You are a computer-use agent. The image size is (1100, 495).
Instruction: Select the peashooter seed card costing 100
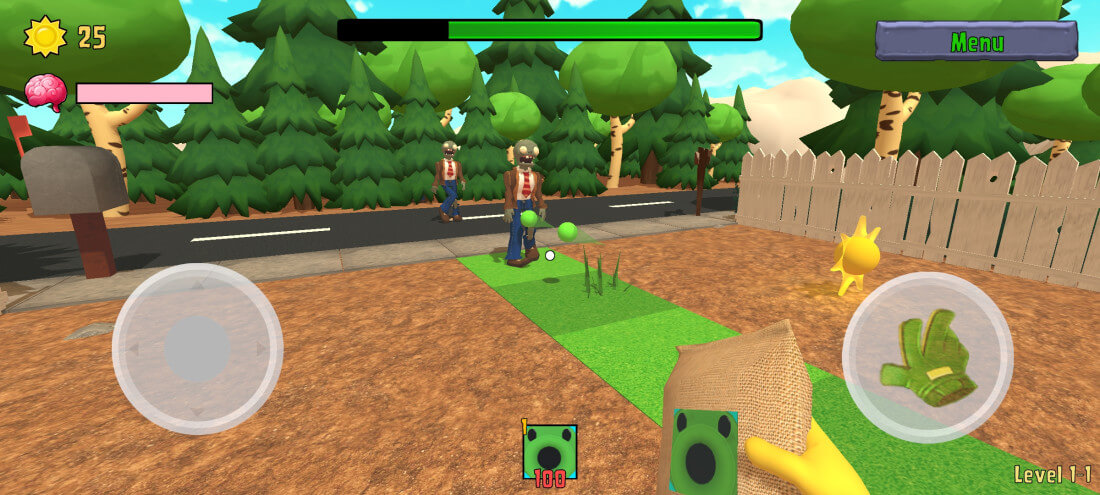point(550,453)
